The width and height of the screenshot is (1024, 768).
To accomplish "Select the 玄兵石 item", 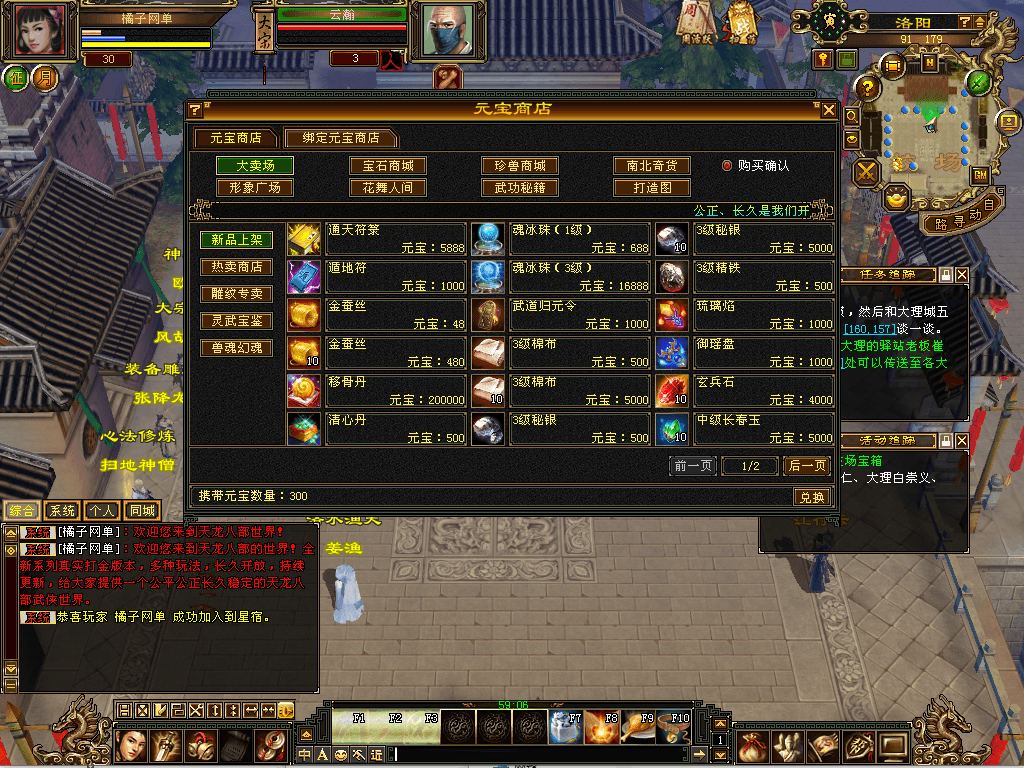I will coord(744,391).
